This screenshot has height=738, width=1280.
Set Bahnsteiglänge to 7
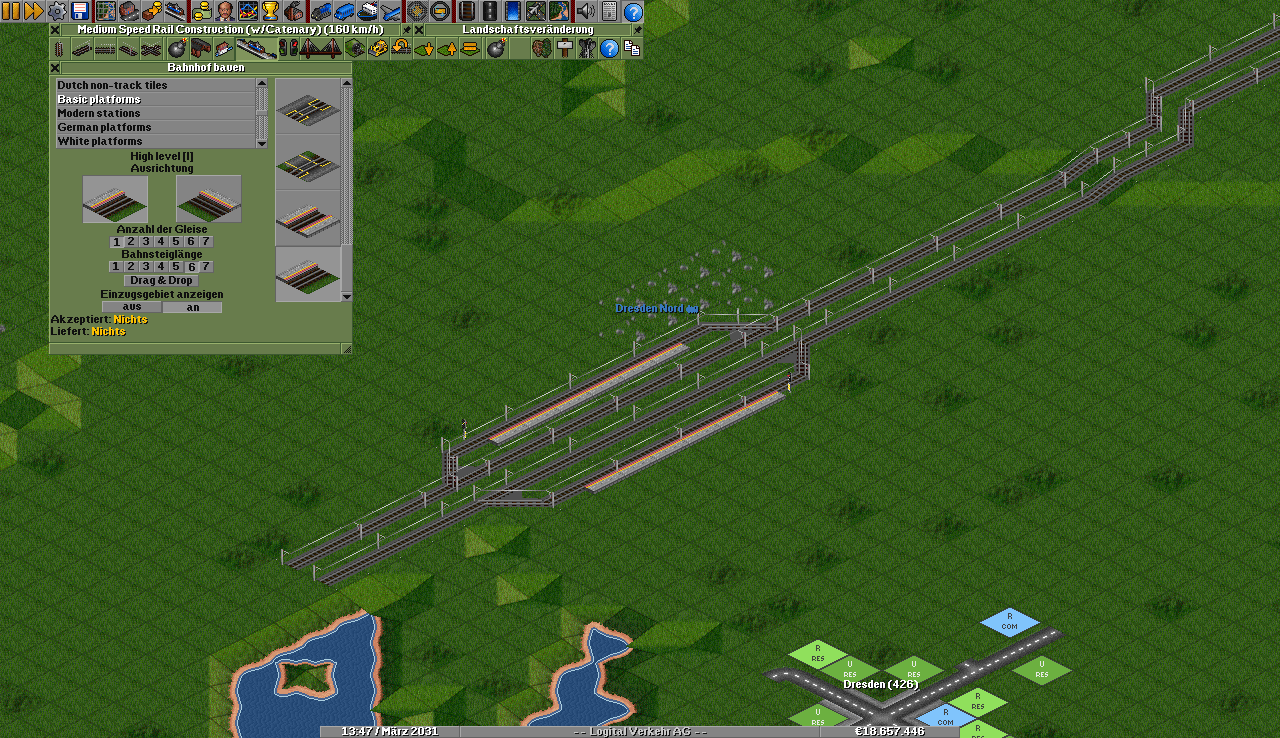[x=206, y=267]
